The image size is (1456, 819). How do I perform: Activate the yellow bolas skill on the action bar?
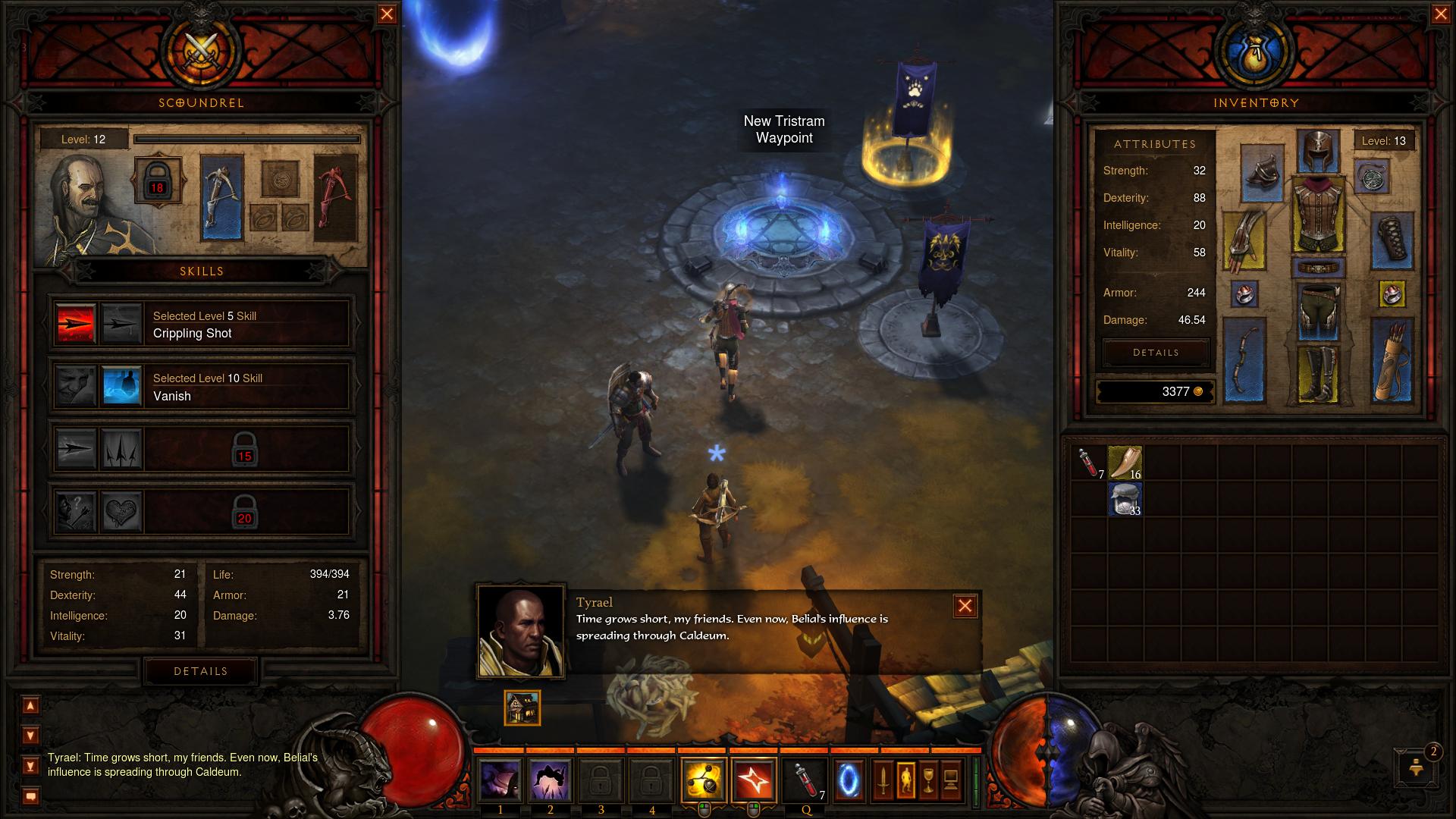[x=703, y=780]
